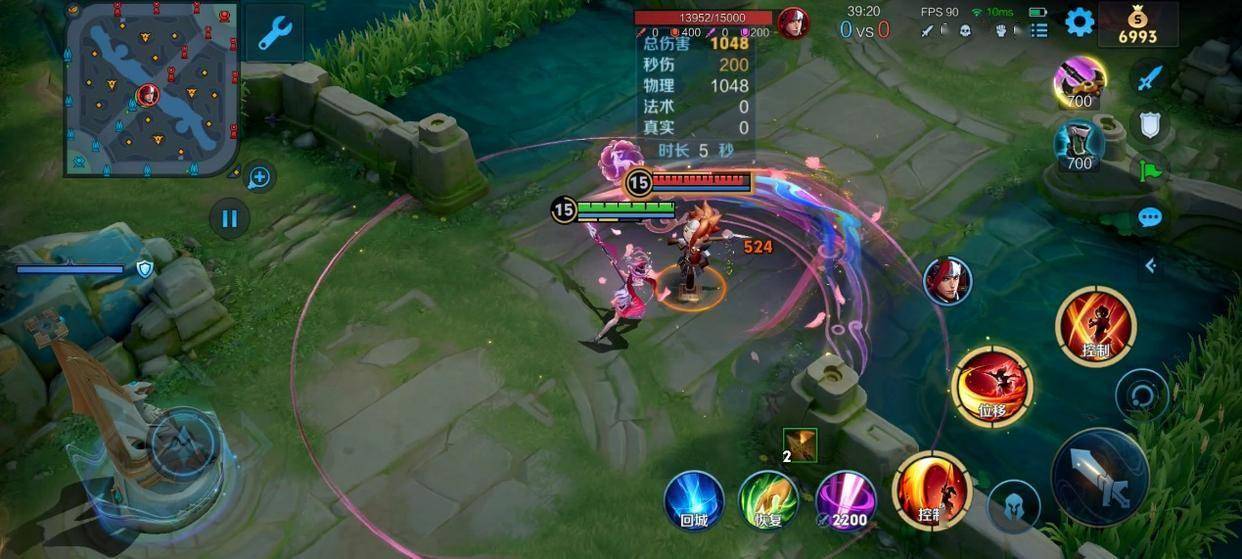Pause the game with the pause button
The width and height of the screenshot is (1242, 559).
tap(230, 217)
